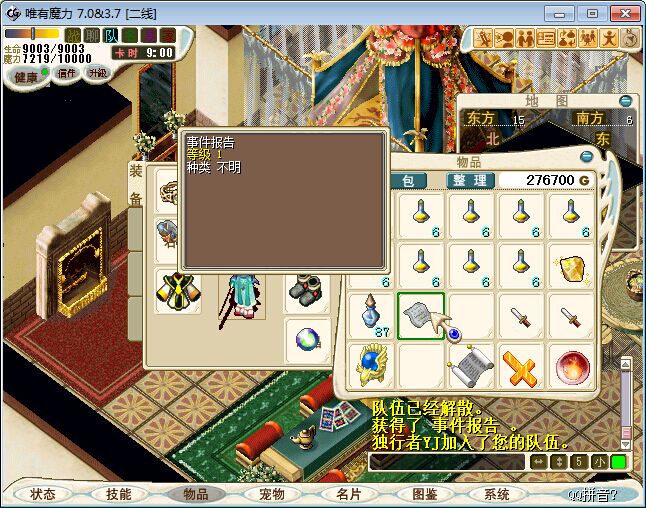Open the 图鉴 album tab
This screenshot has height=508, width=646.
point(425,494)
